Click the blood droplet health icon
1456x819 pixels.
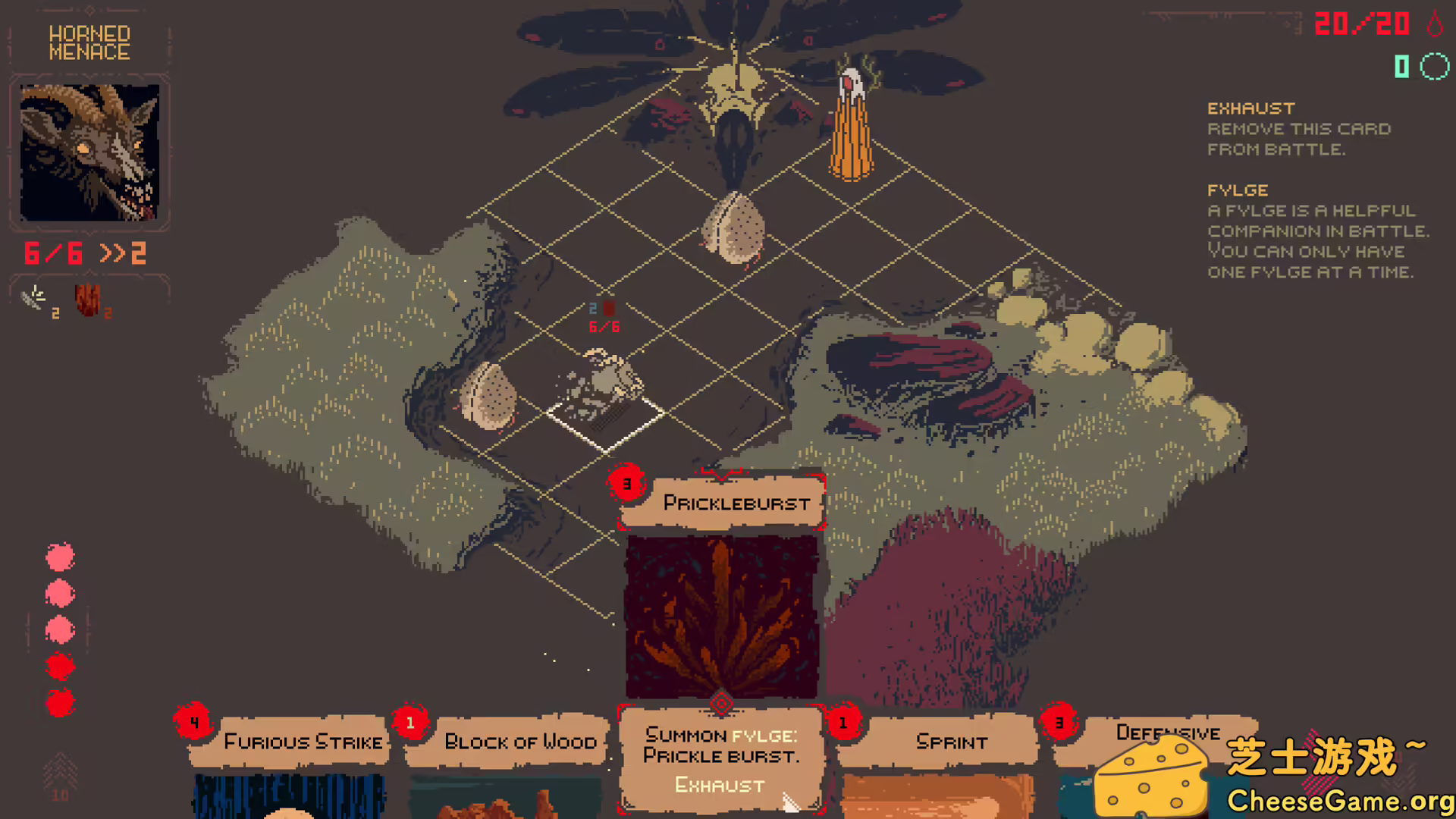coord(1432,24)
